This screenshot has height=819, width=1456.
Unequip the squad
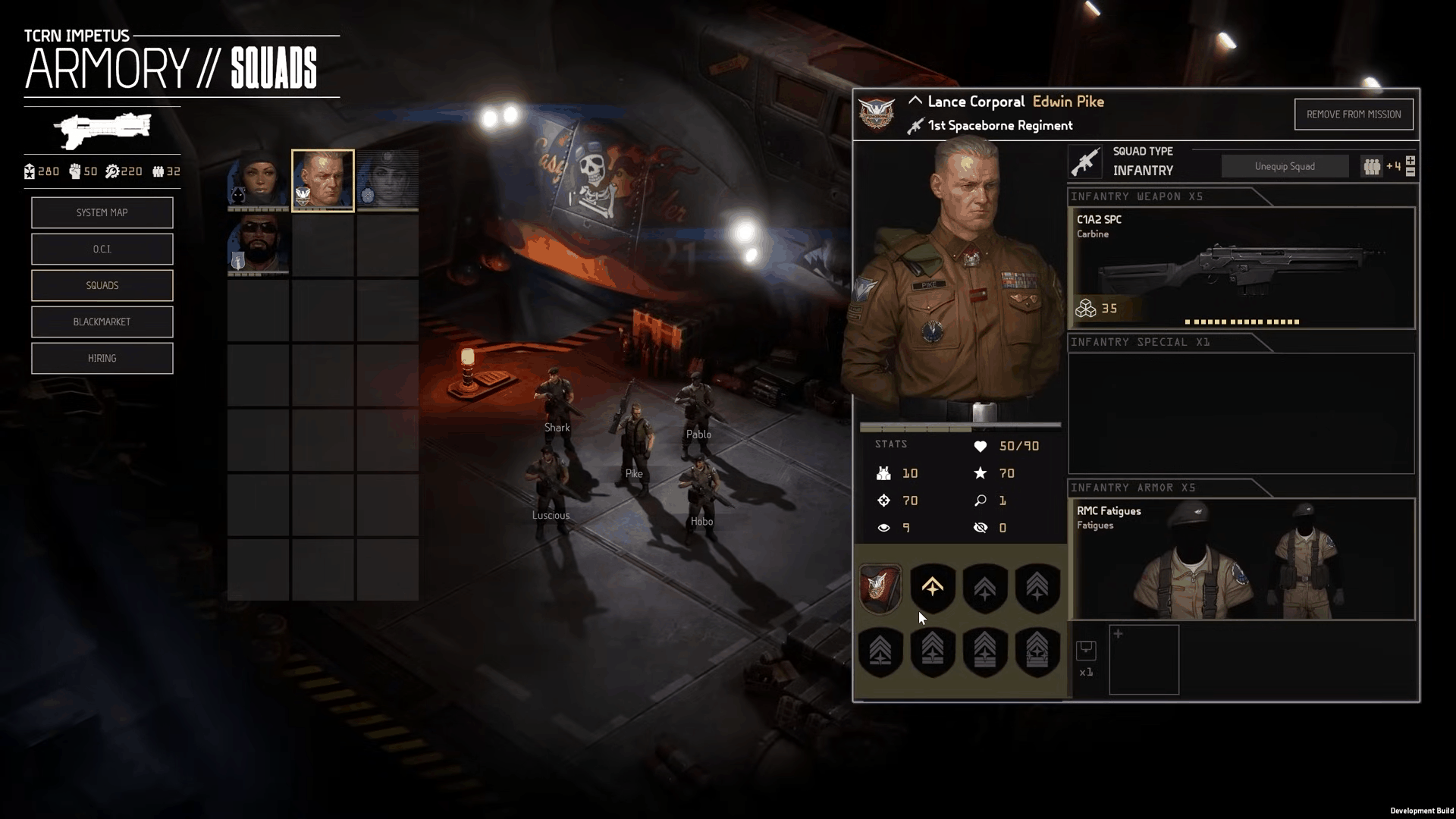click(1284, 167)
